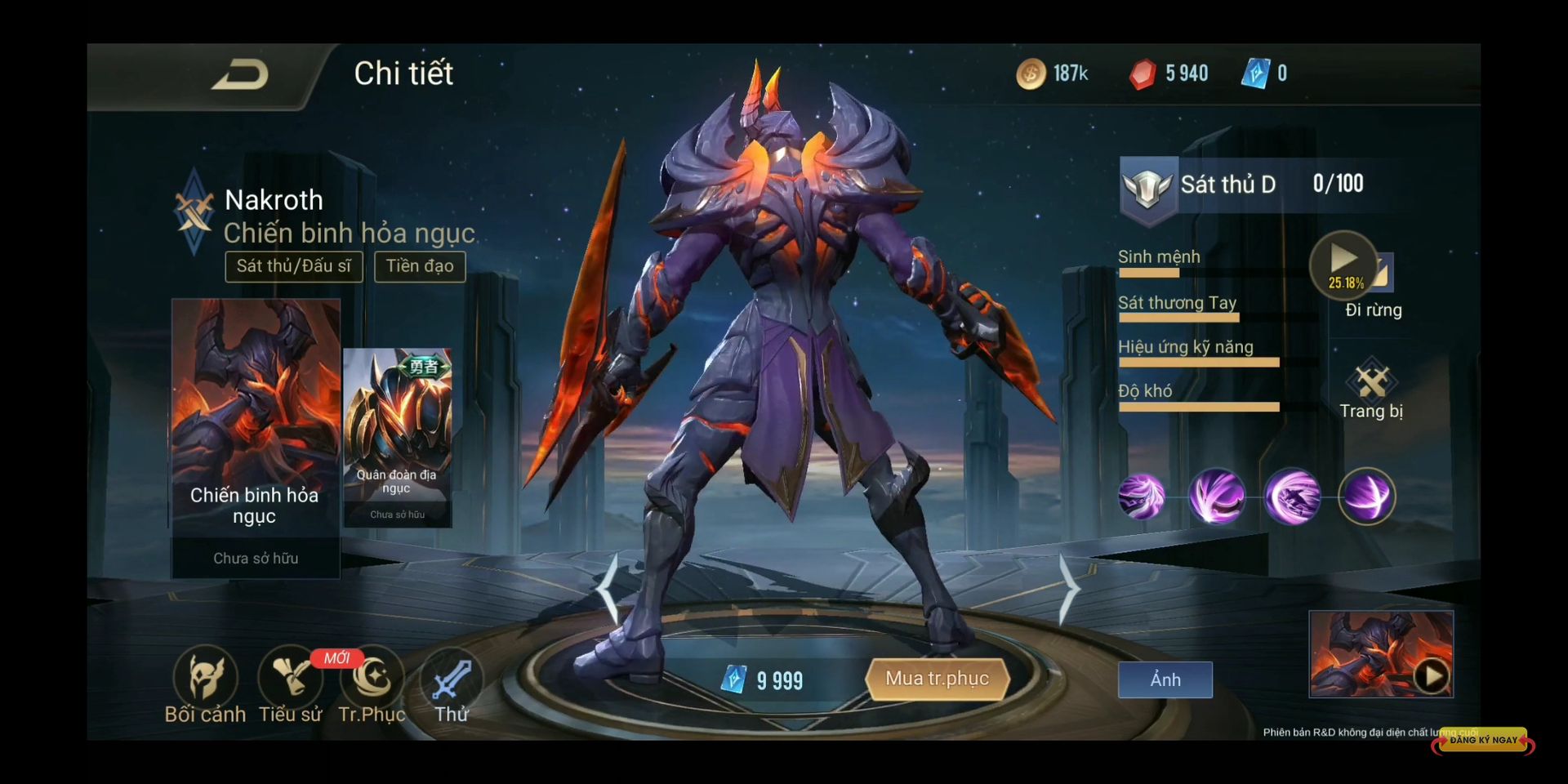Open the Bối cảnh section
Image resolution: width=1568 pixels, height=784 pixels.
click(206, 684)
